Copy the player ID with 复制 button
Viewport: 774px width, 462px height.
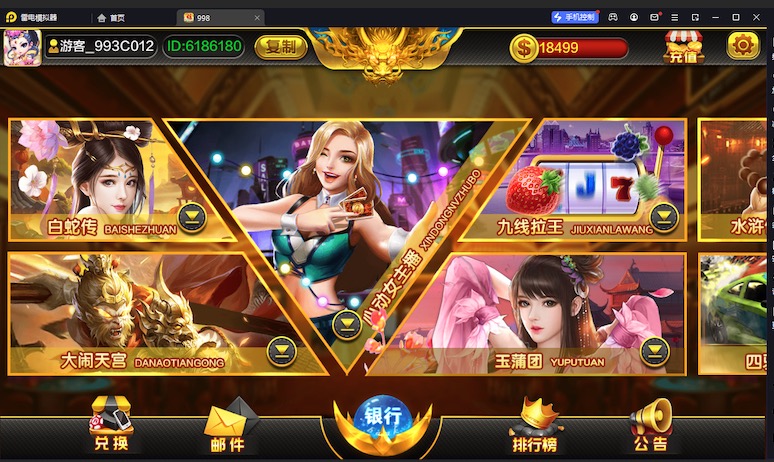(281, 46)
